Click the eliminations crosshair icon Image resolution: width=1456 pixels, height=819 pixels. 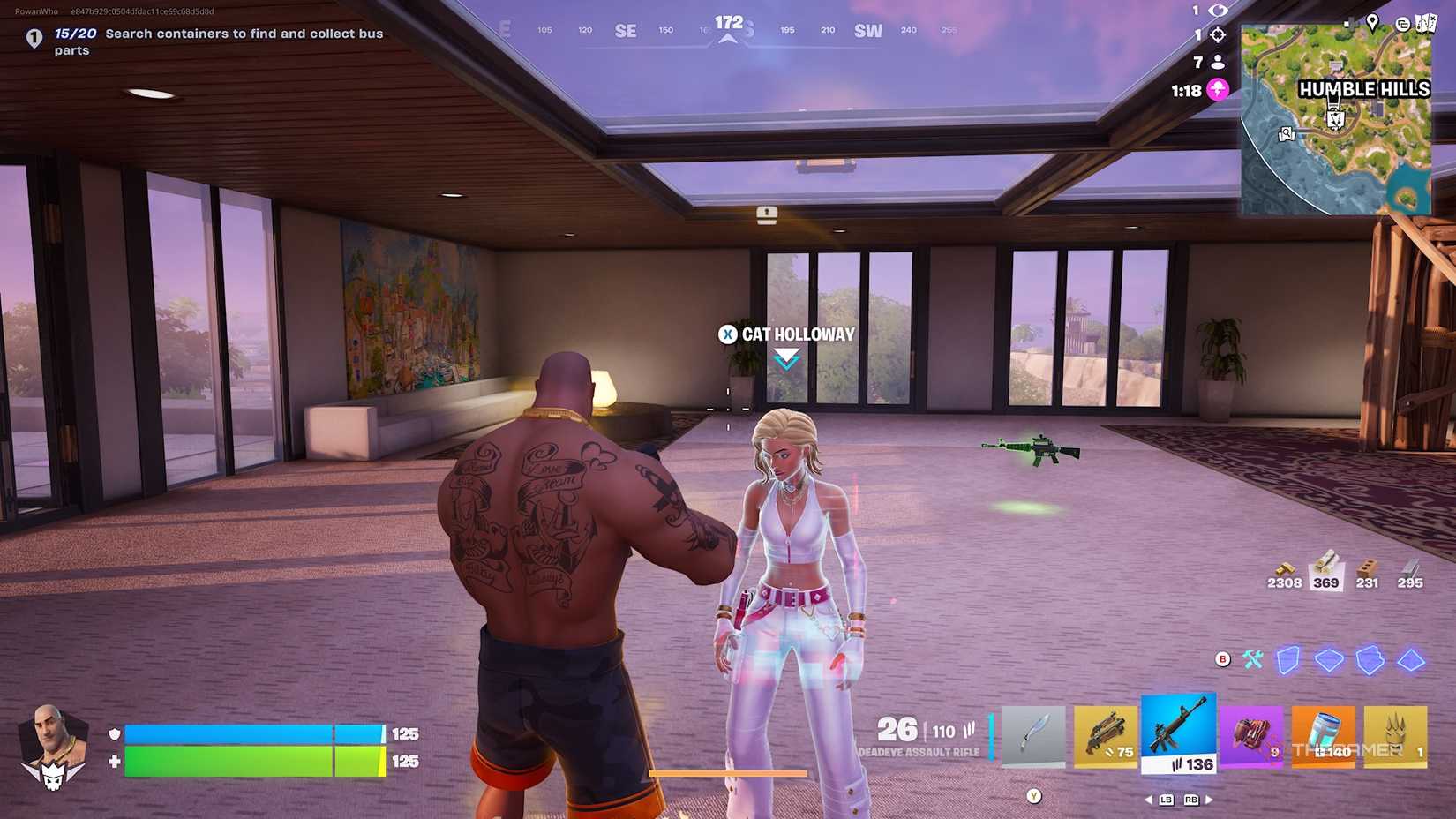pos(1217,34)
